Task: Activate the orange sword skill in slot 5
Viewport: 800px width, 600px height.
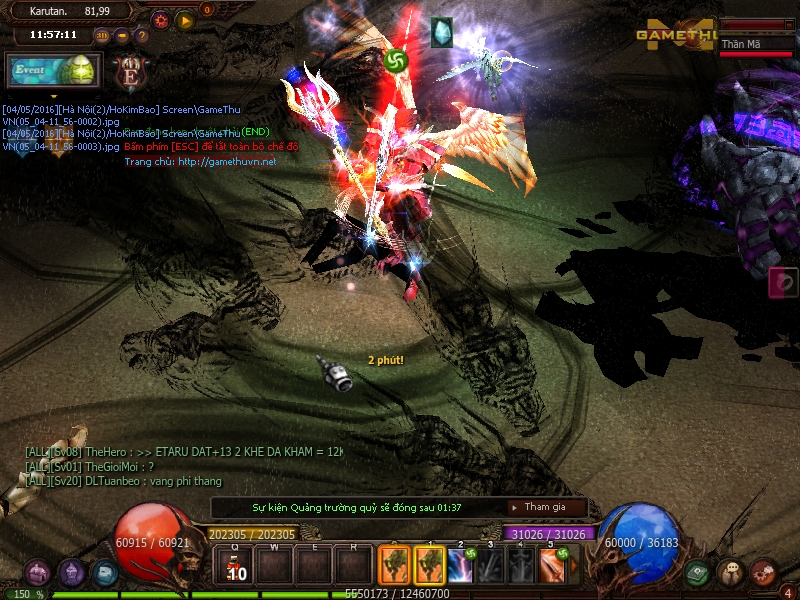Action: tap(554, 565)
